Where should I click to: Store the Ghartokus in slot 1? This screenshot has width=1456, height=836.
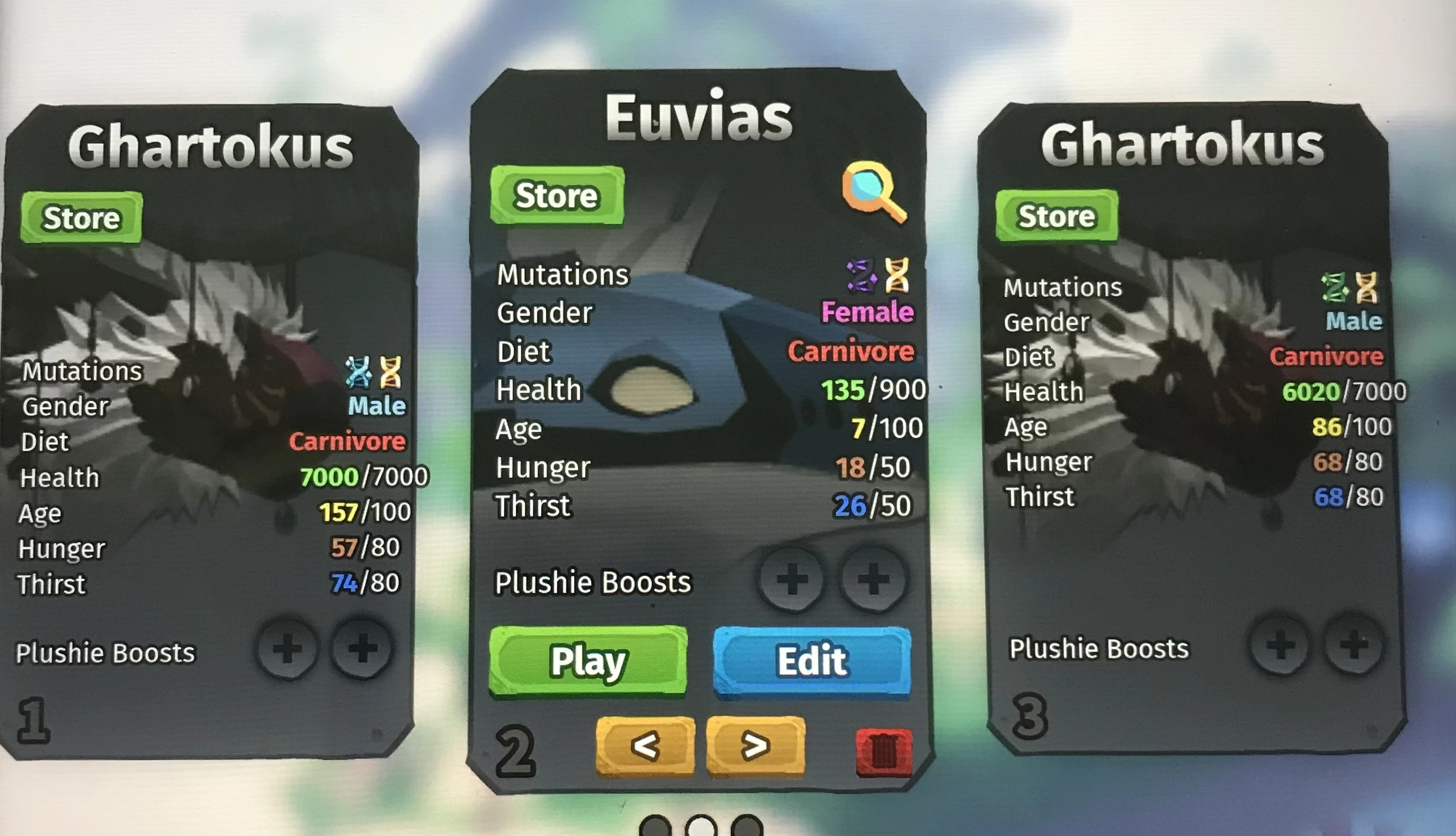pos(81,217)
